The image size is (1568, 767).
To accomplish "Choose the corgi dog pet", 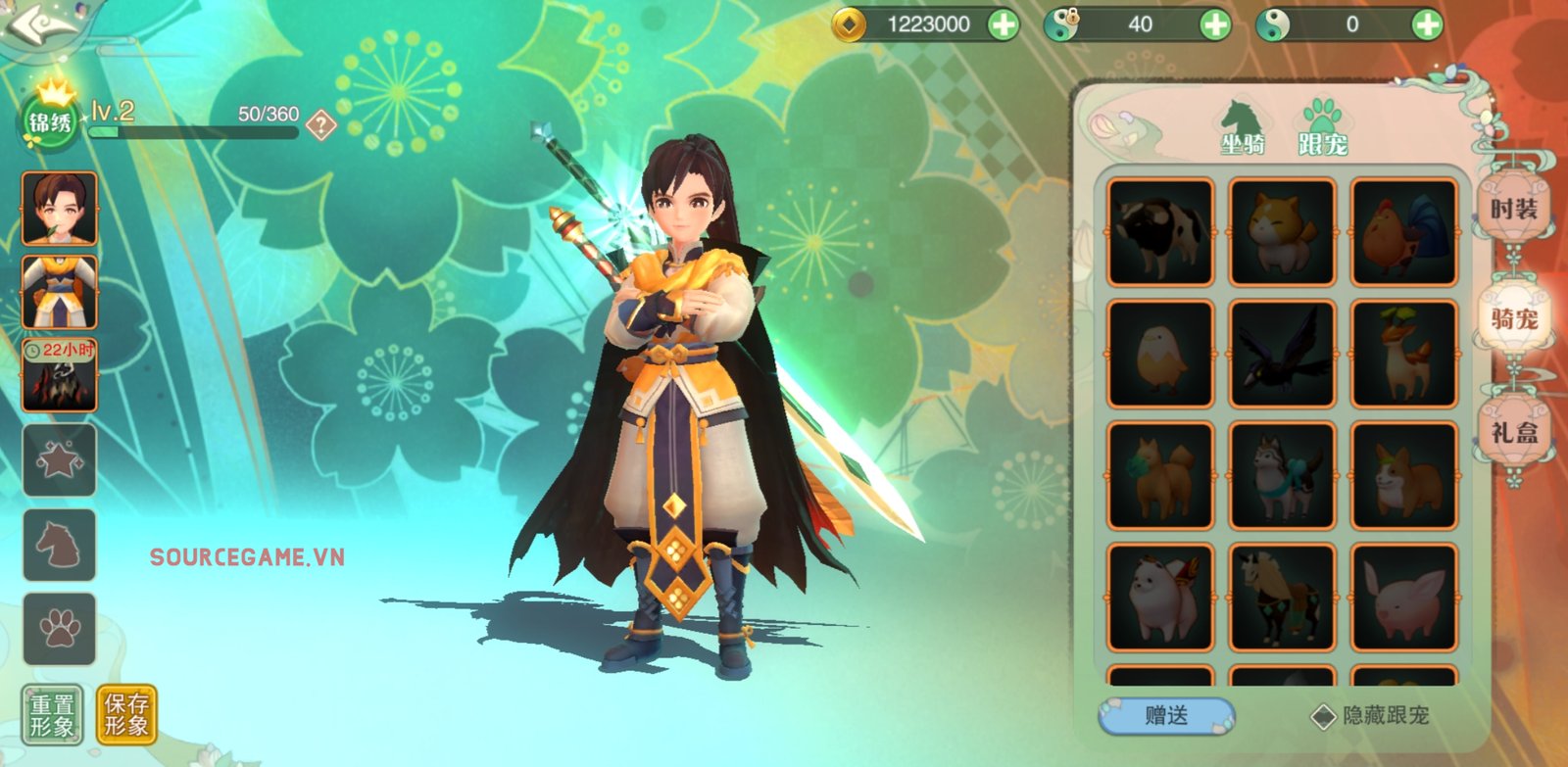I will [1403, 475].
